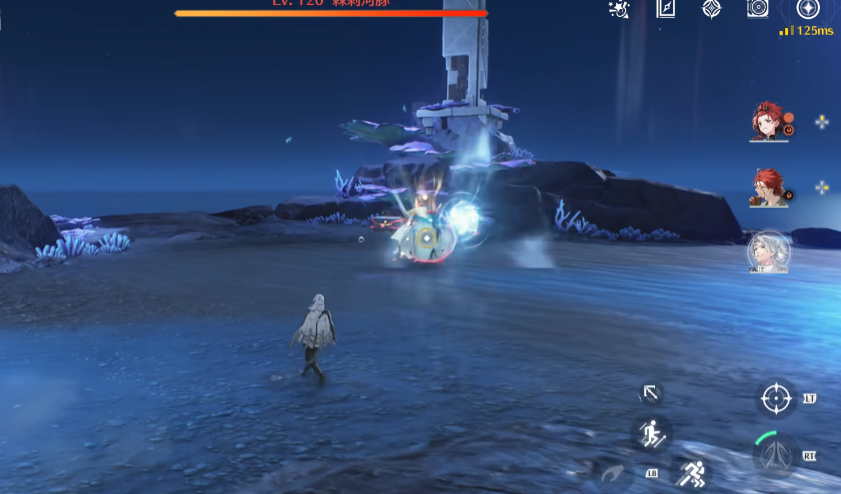Tap the walking figure with arrow button
This screenshot has width=841, height=494.
(x=651, y=434)
